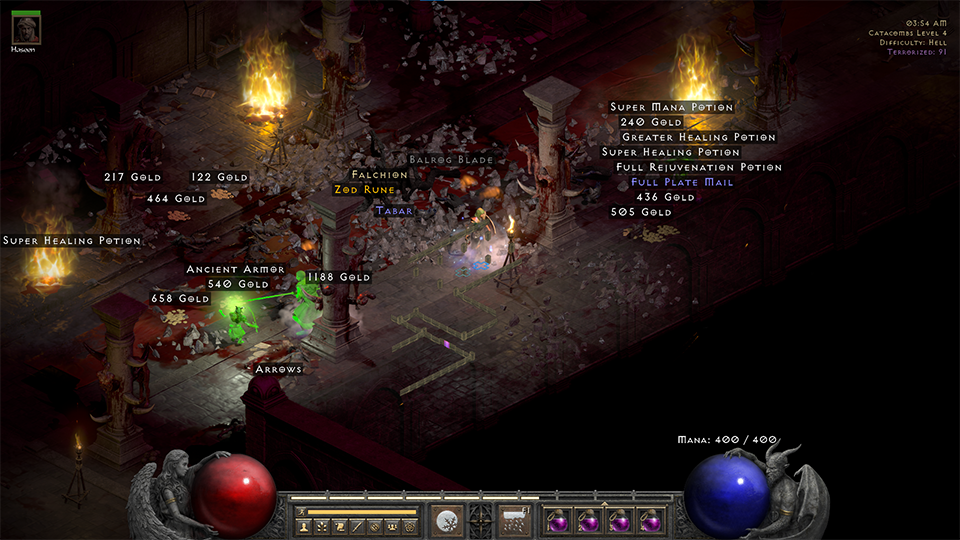The width and height of the screenshot is (960, 540).
Task: Pick up the Zod Rune label
Action: (x=365, y=190)
